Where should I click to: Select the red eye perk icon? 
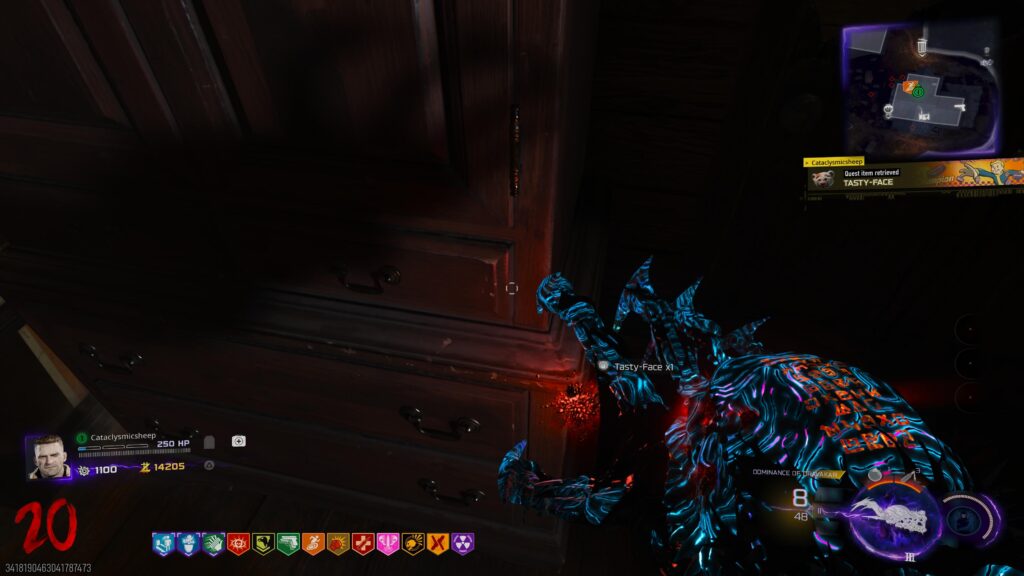tap(238, 544)
